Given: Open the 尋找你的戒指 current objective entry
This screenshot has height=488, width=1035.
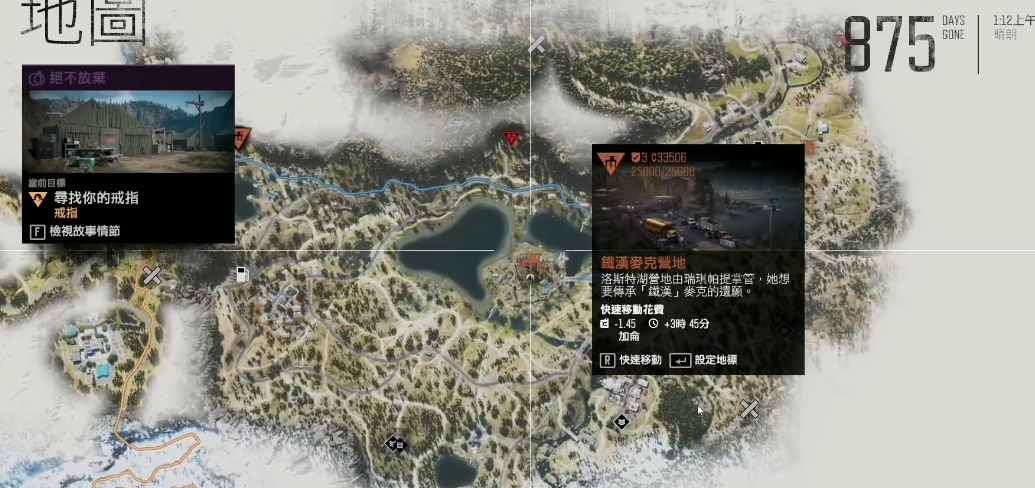Looking at the screenshot, I should pyautogui.click(x=95, y=199).
